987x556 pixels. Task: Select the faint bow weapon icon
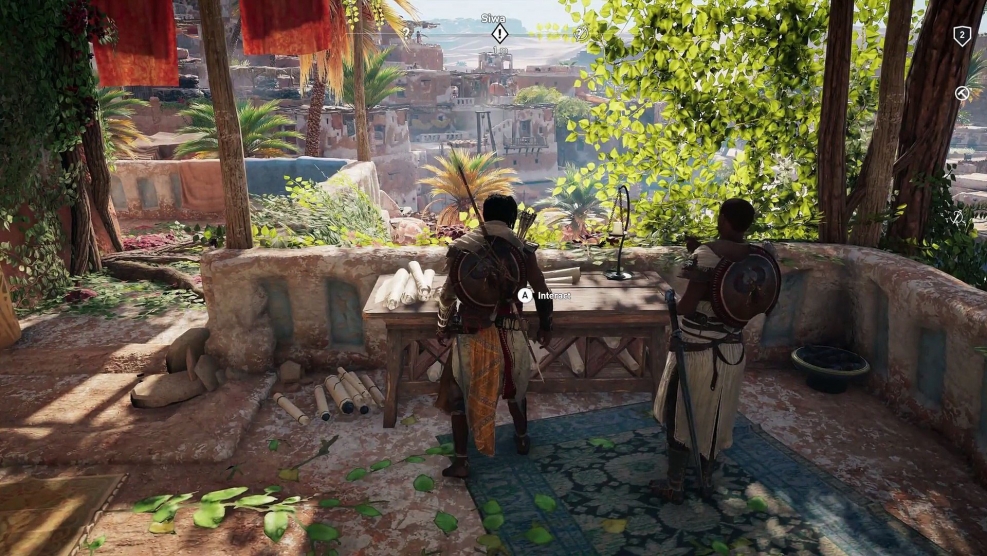coord(958,216)
